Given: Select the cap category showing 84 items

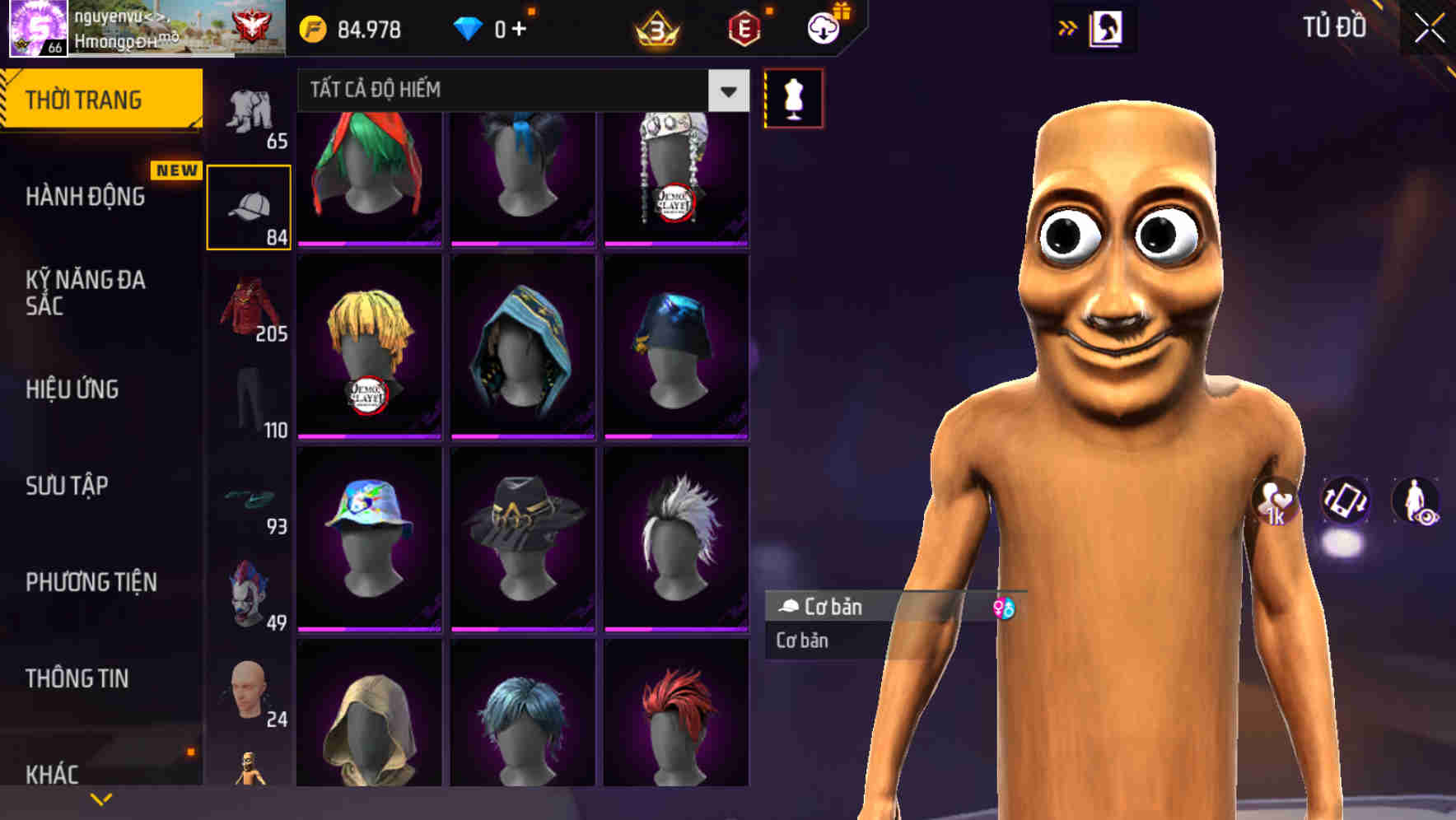Looking at the screenshot, I should point(250,205).
